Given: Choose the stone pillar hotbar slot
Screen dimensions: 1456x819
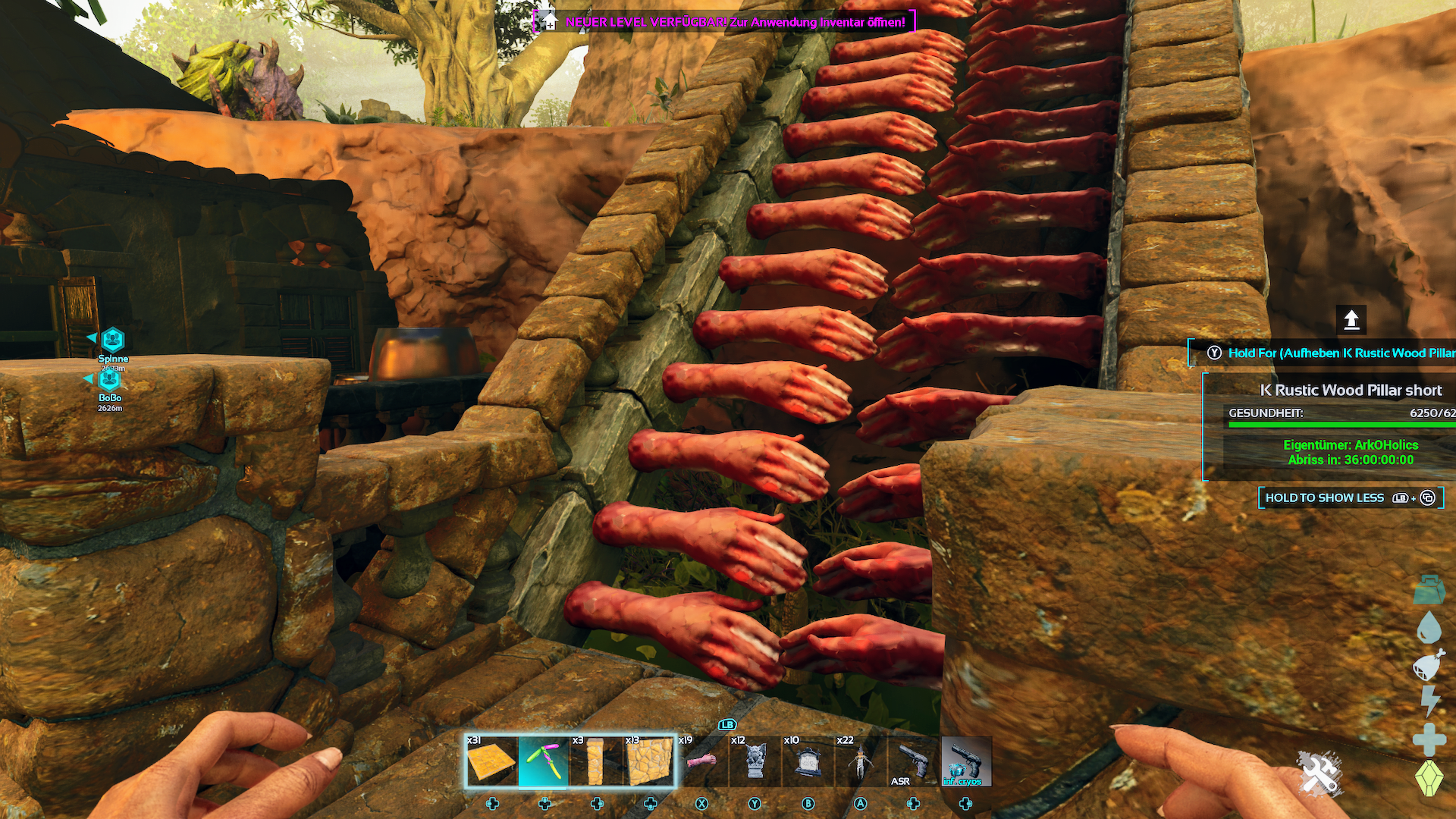Looking at the screenshot, I should [596, 761].
